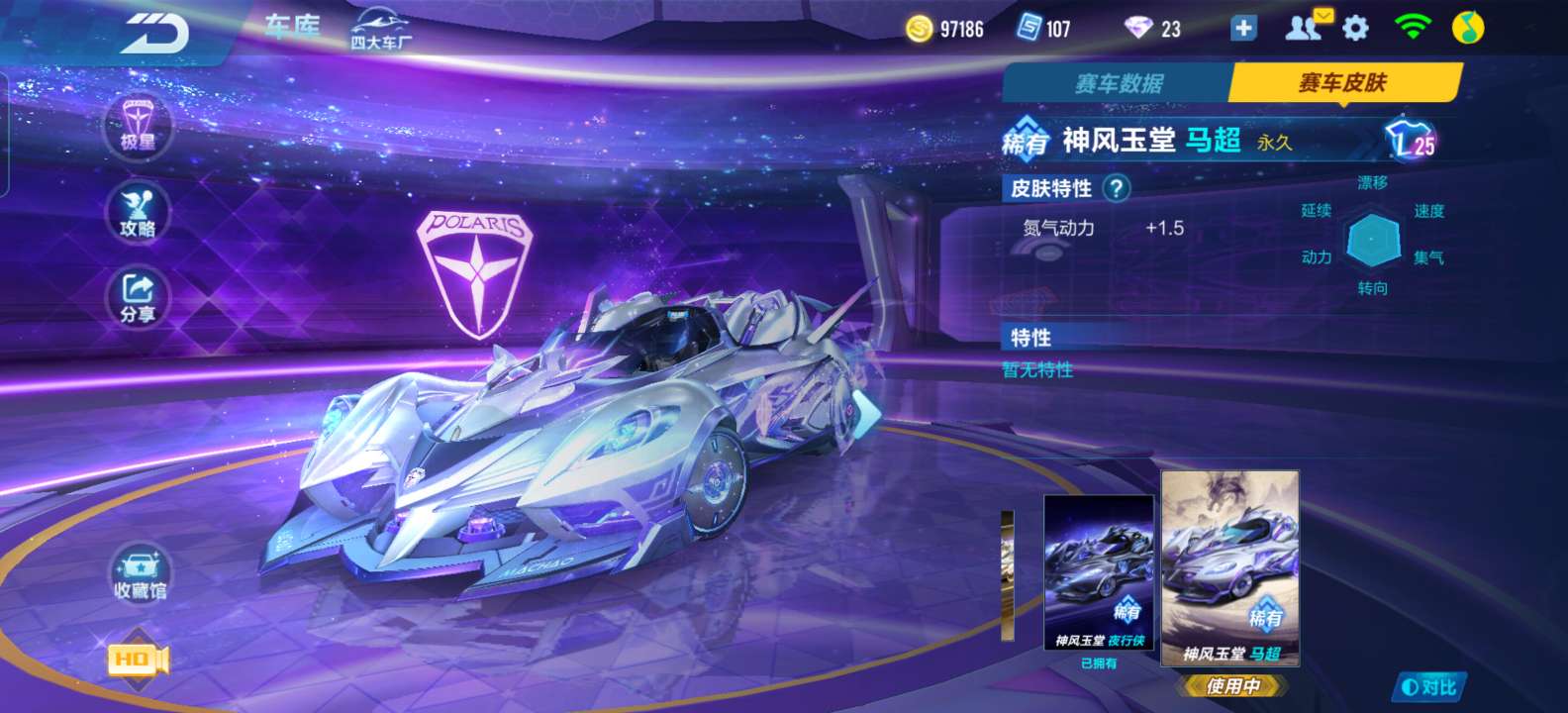Stay on the 赛车皮肤 tab
Image resolution: width=1568 pixels, height=713 pixels.
pos(1342,83)
